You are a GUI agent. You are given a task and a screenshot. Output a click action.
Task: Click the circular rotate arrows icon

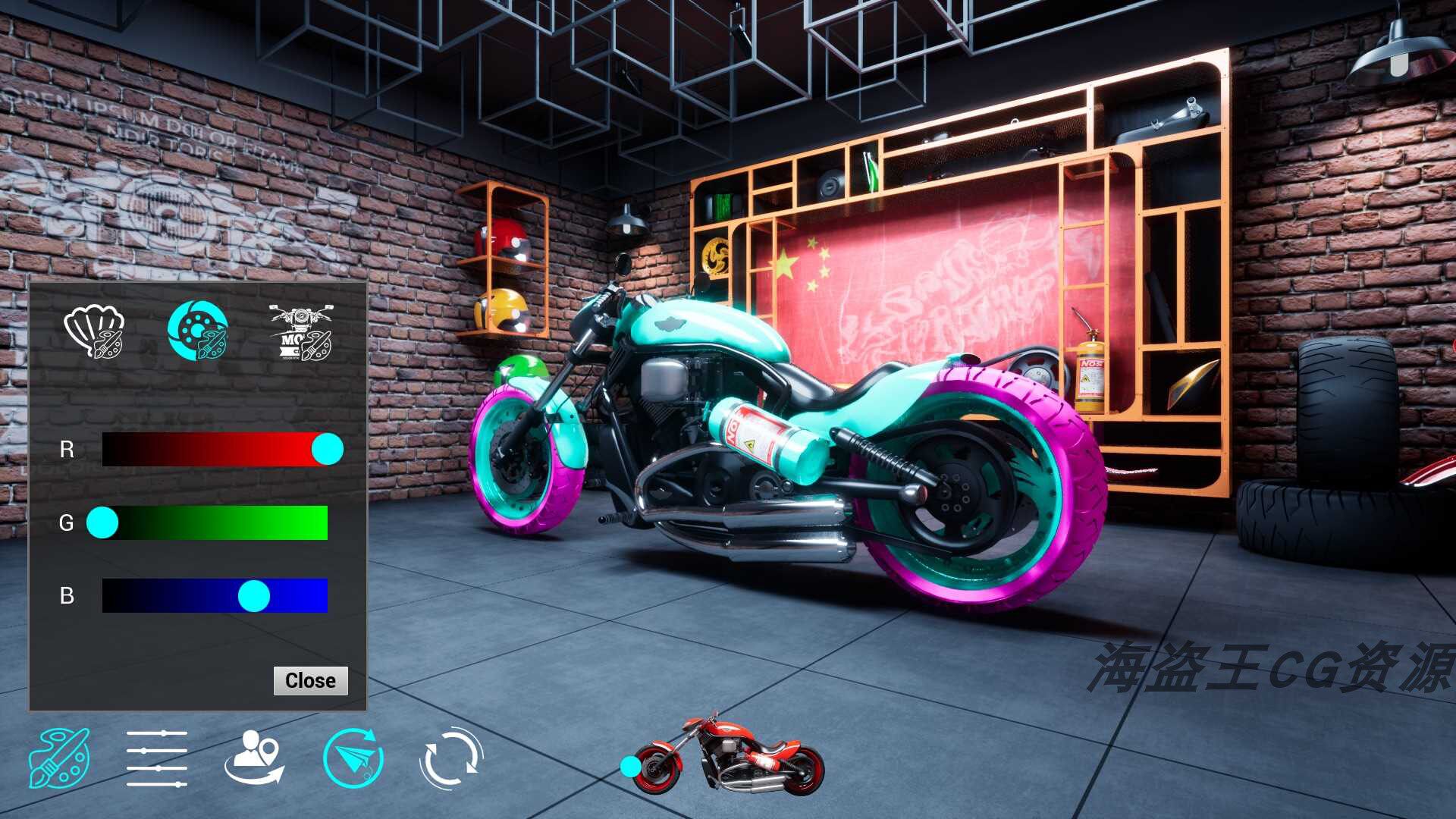pos(451,758)
